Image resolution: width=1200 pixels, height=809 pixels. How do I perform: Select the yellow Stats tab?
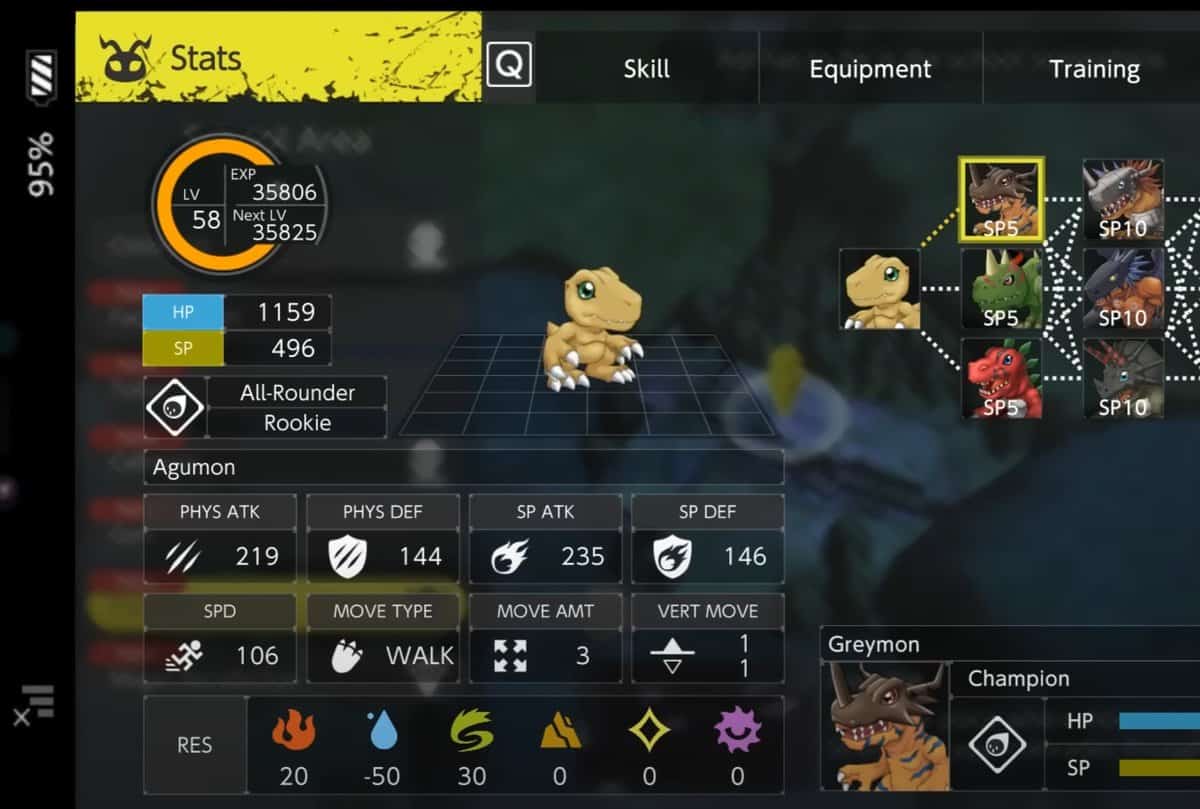(278, 58)
